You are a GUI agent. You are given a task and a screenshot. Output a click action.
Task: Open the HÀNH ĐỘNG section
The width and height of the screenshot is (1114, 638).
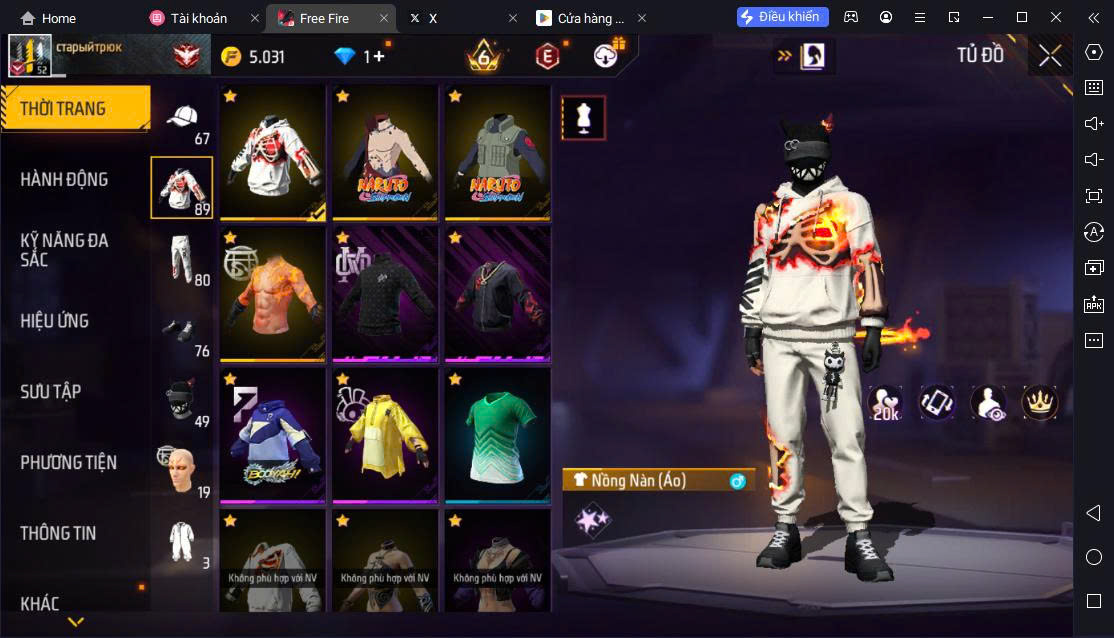[x=64, y=179]
